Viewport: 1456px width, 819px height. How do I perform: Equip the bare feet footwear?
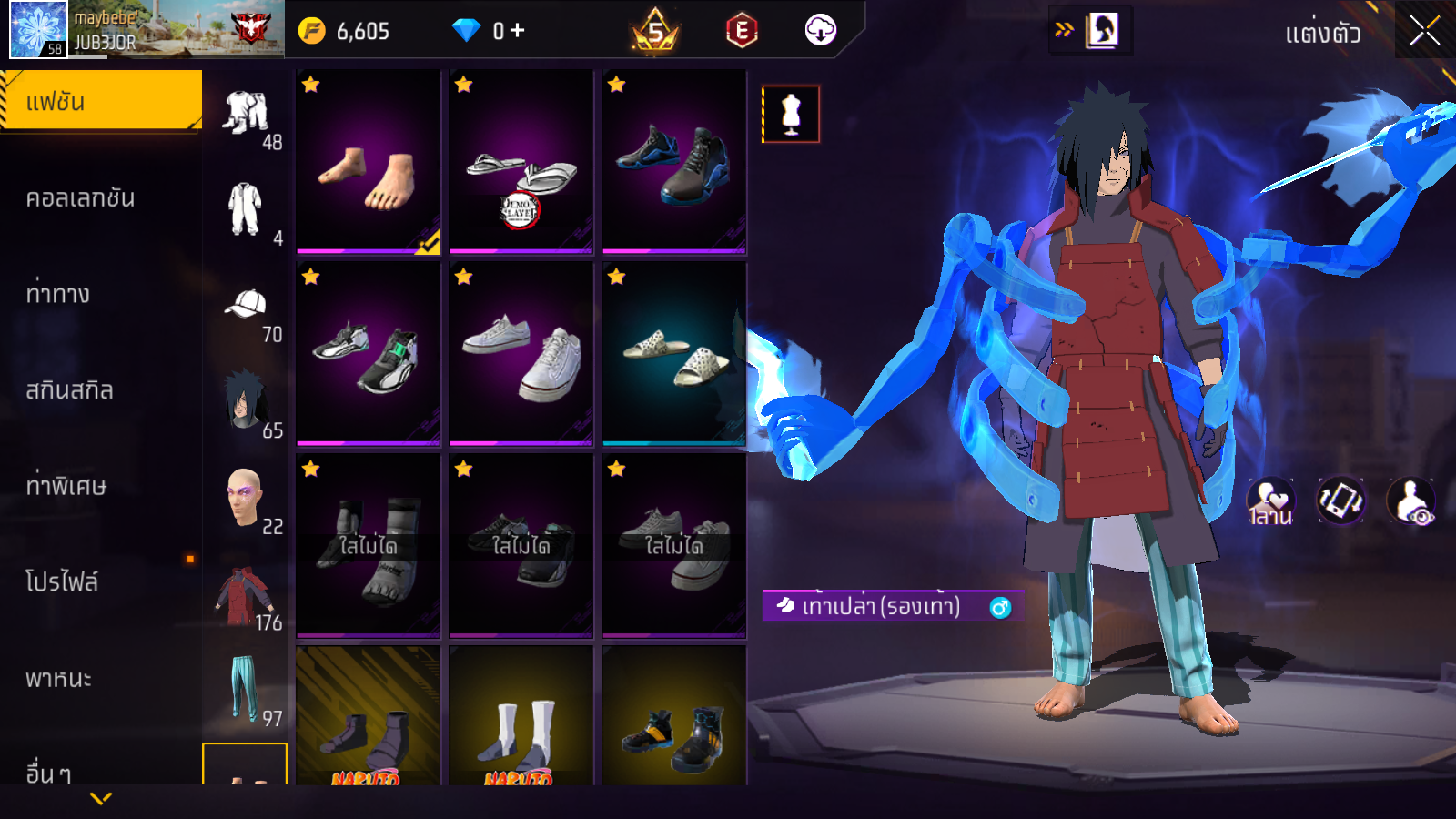[369, 162]
